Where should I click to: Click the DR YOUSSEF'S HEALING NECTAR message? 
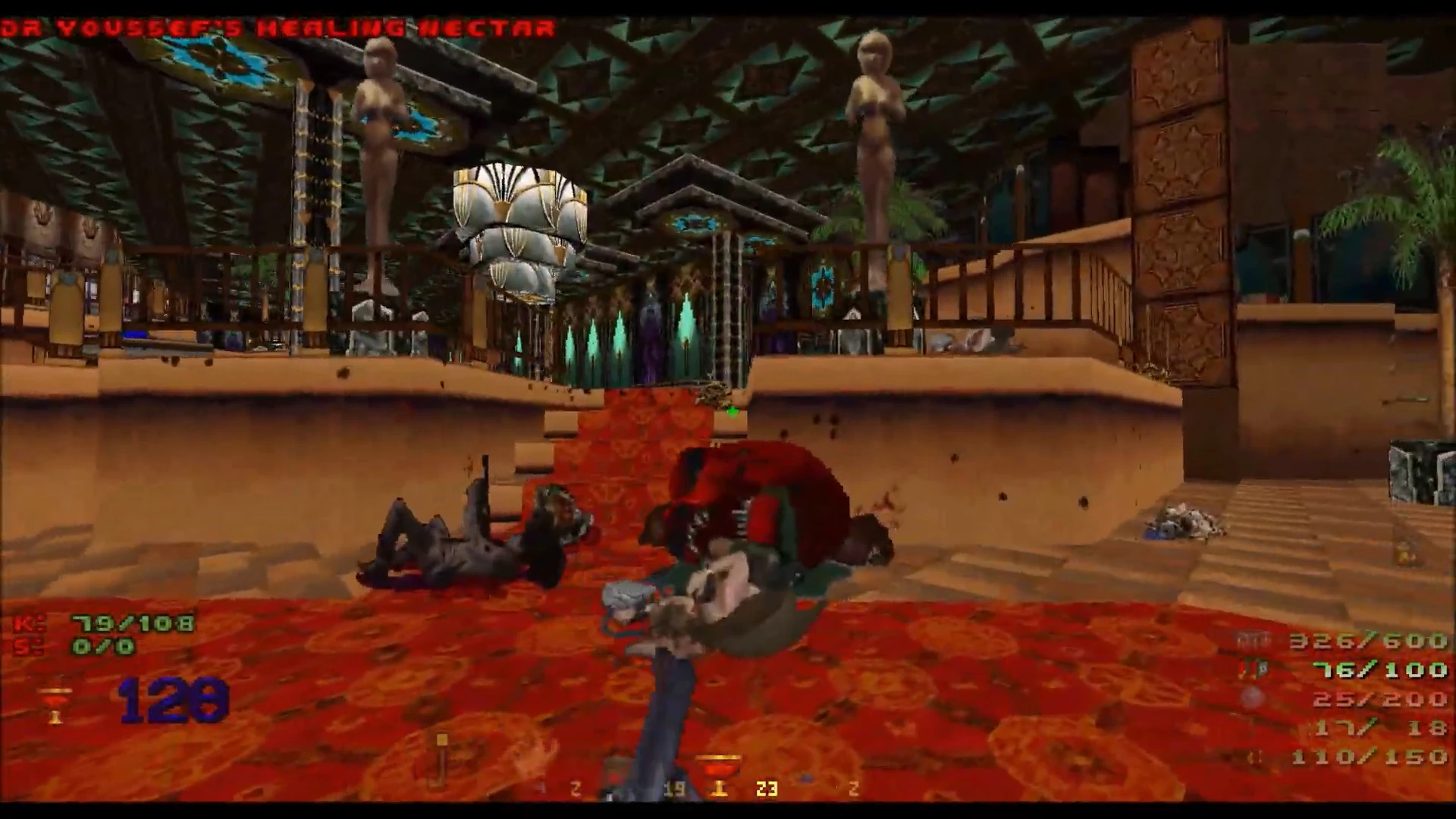(273, 28)
